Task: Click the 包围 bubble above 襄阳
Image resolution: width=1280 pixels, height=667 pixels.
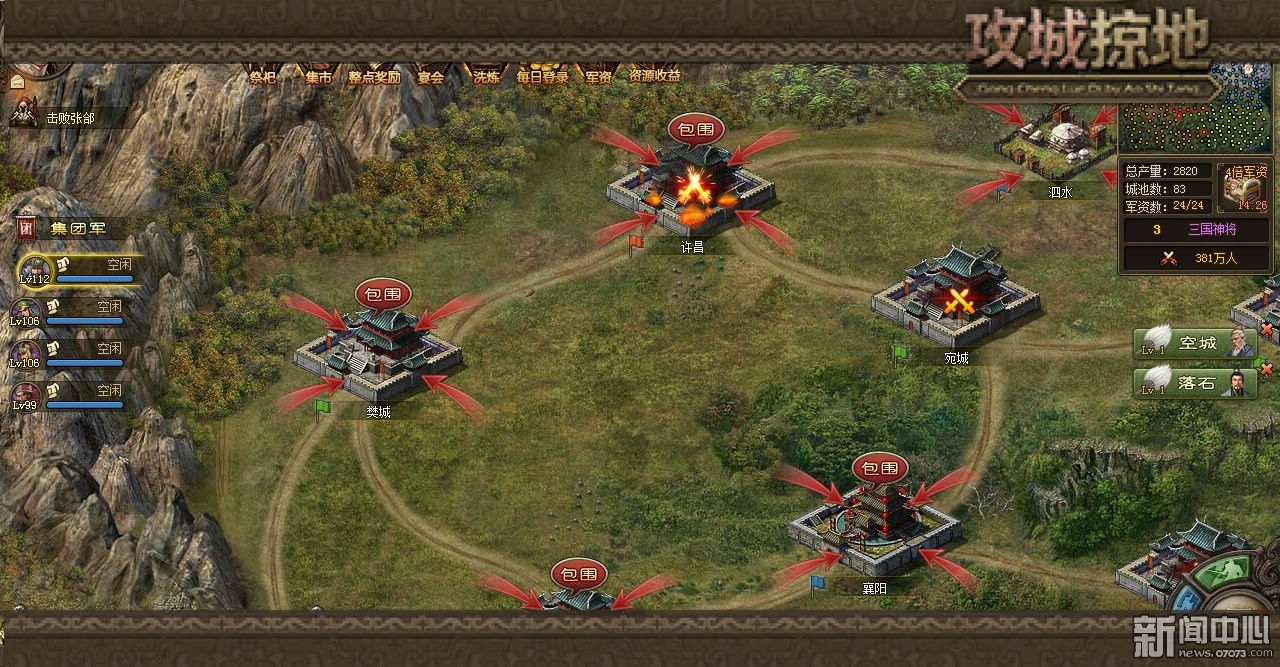Action: pos(880,467)
